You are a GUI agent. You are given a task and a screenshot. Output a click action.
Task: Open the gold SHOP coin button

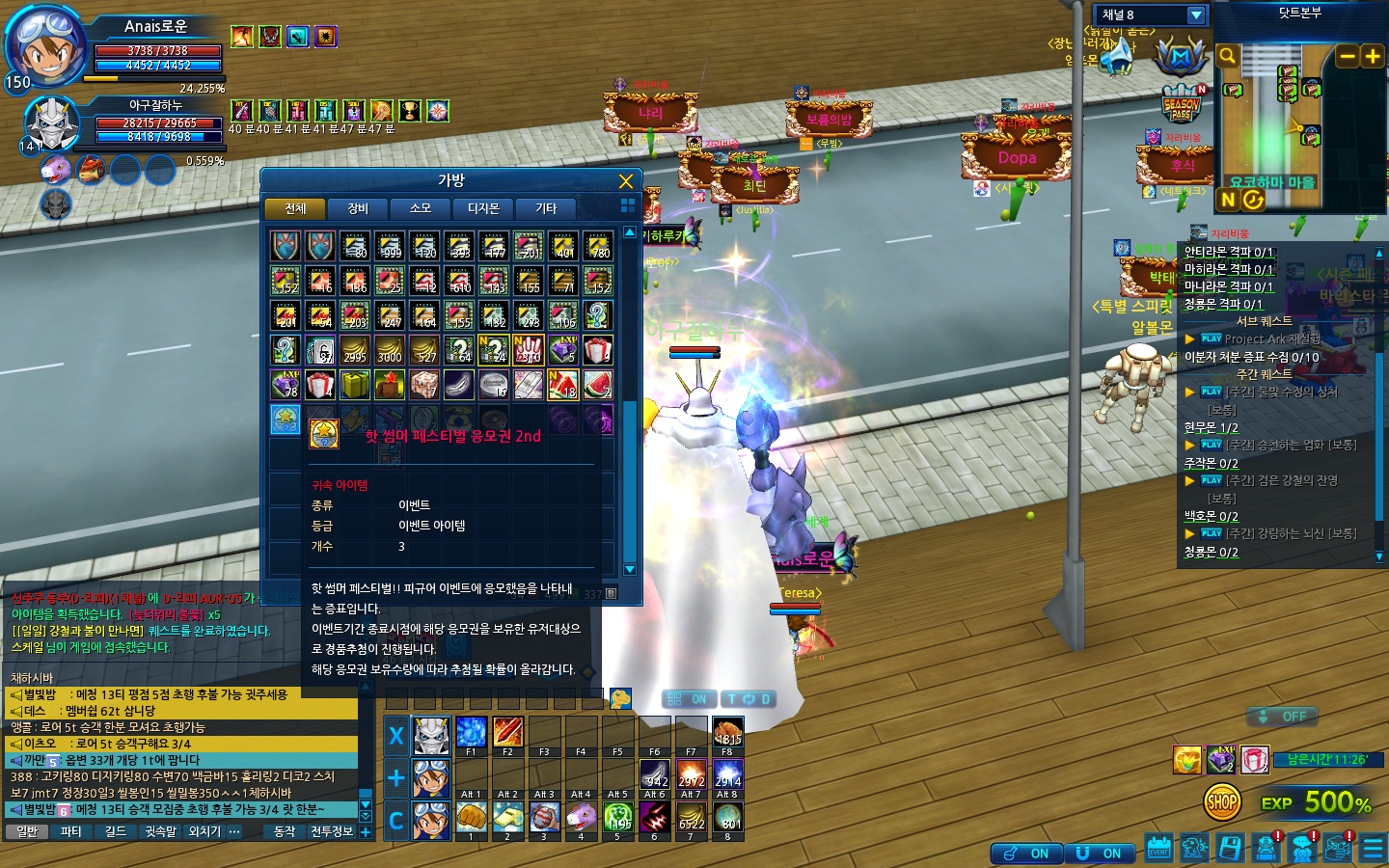pyautogui.click(x=1222, y=801)
